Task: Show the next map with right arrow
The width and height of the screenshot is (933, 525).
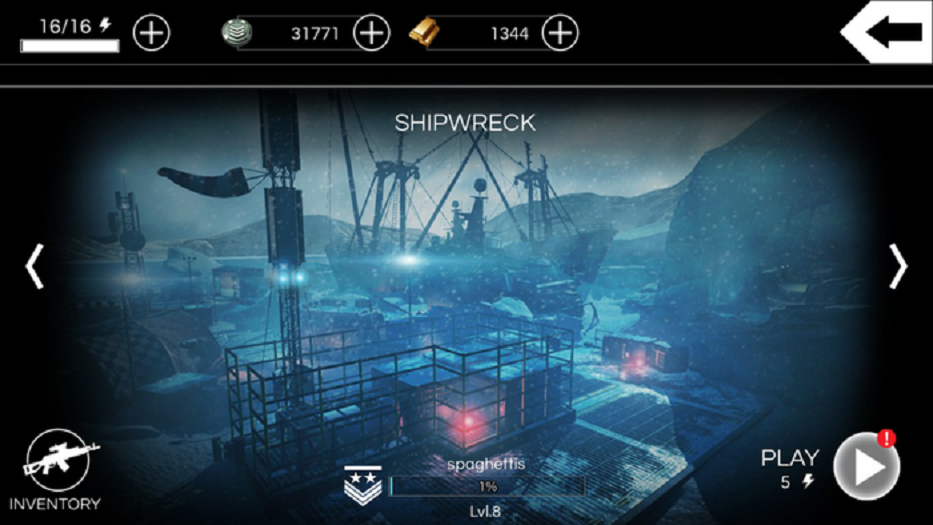Action: pos(897,266)
